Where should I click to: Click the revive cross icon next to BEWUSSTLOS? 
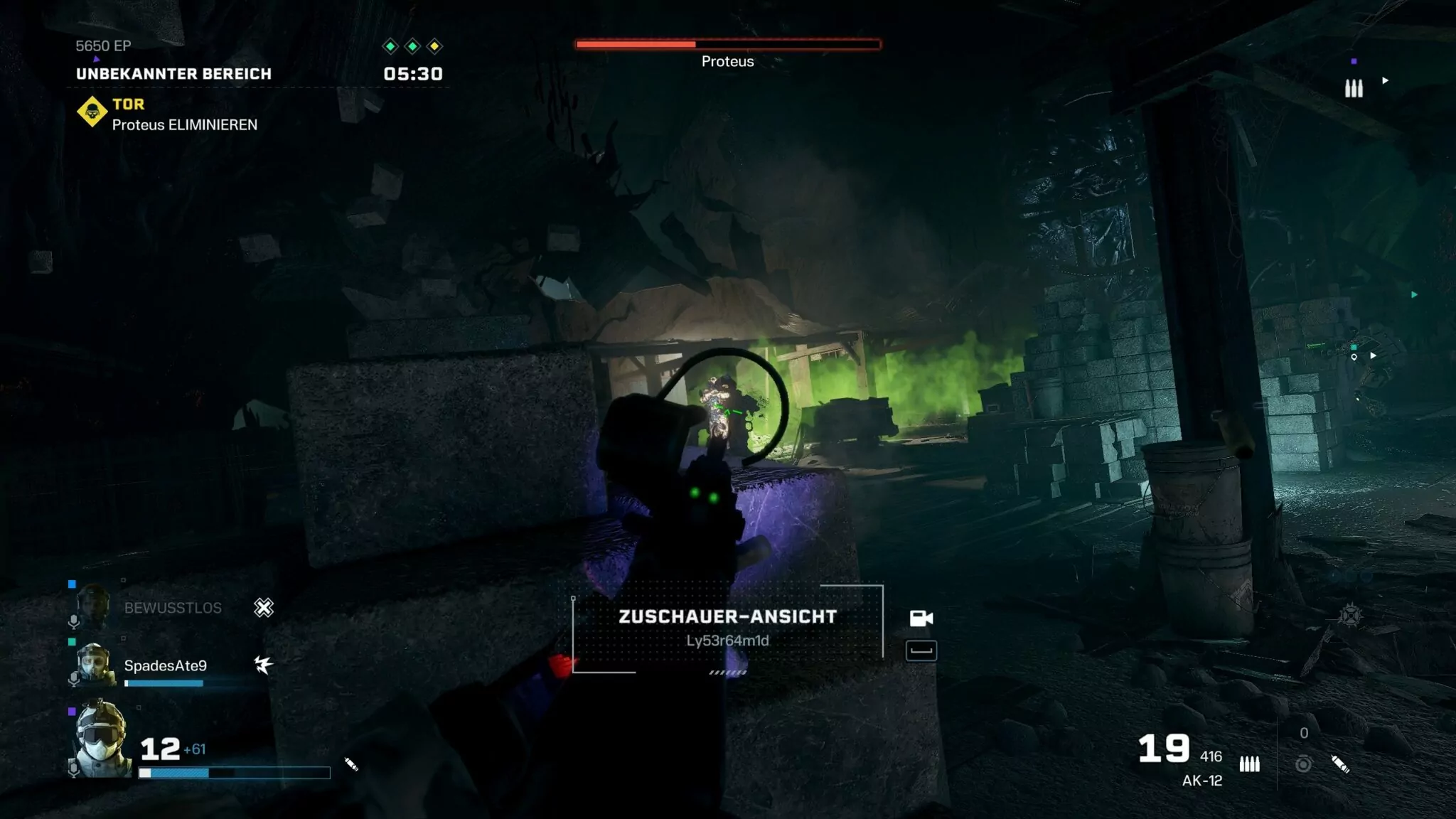pyautogui.click(x=264, y=608)
